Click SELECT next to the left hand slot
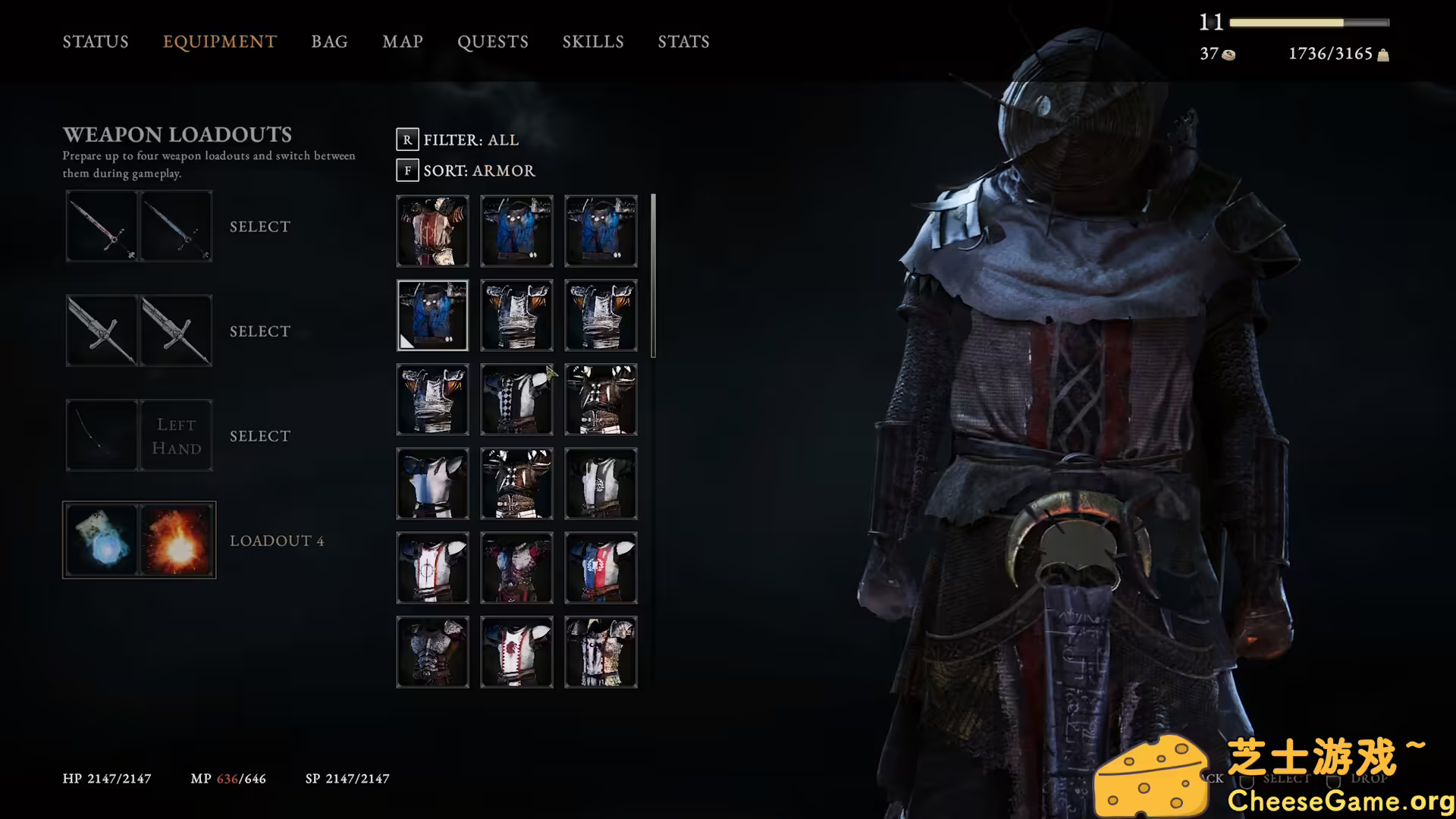The height and width of the screenshot is (819, 1456). [259, 435]
